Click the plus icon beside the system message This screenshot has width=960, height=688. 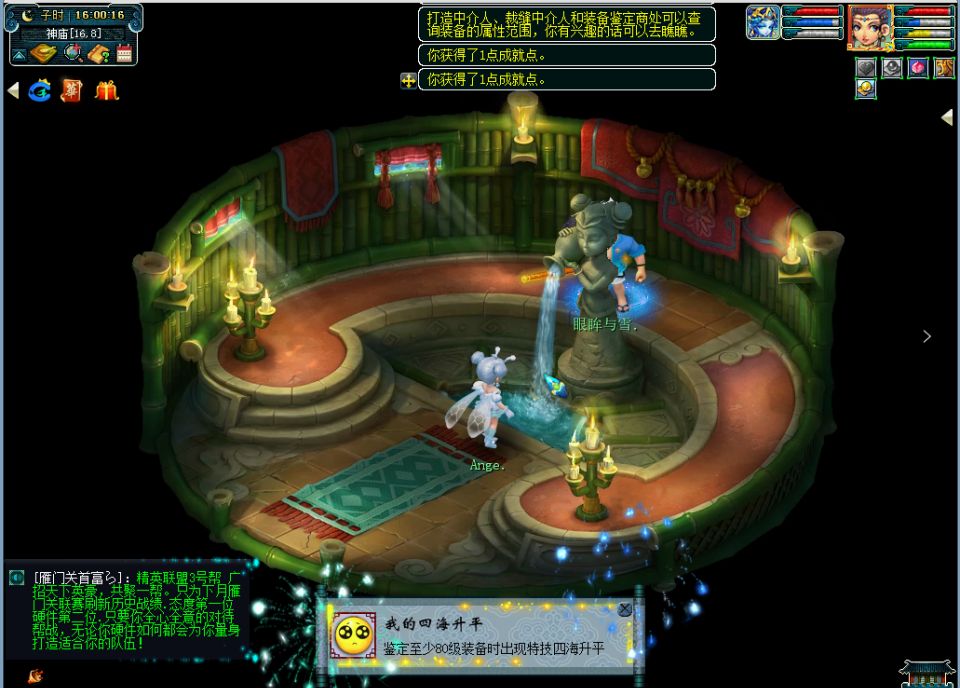(408, 81)
